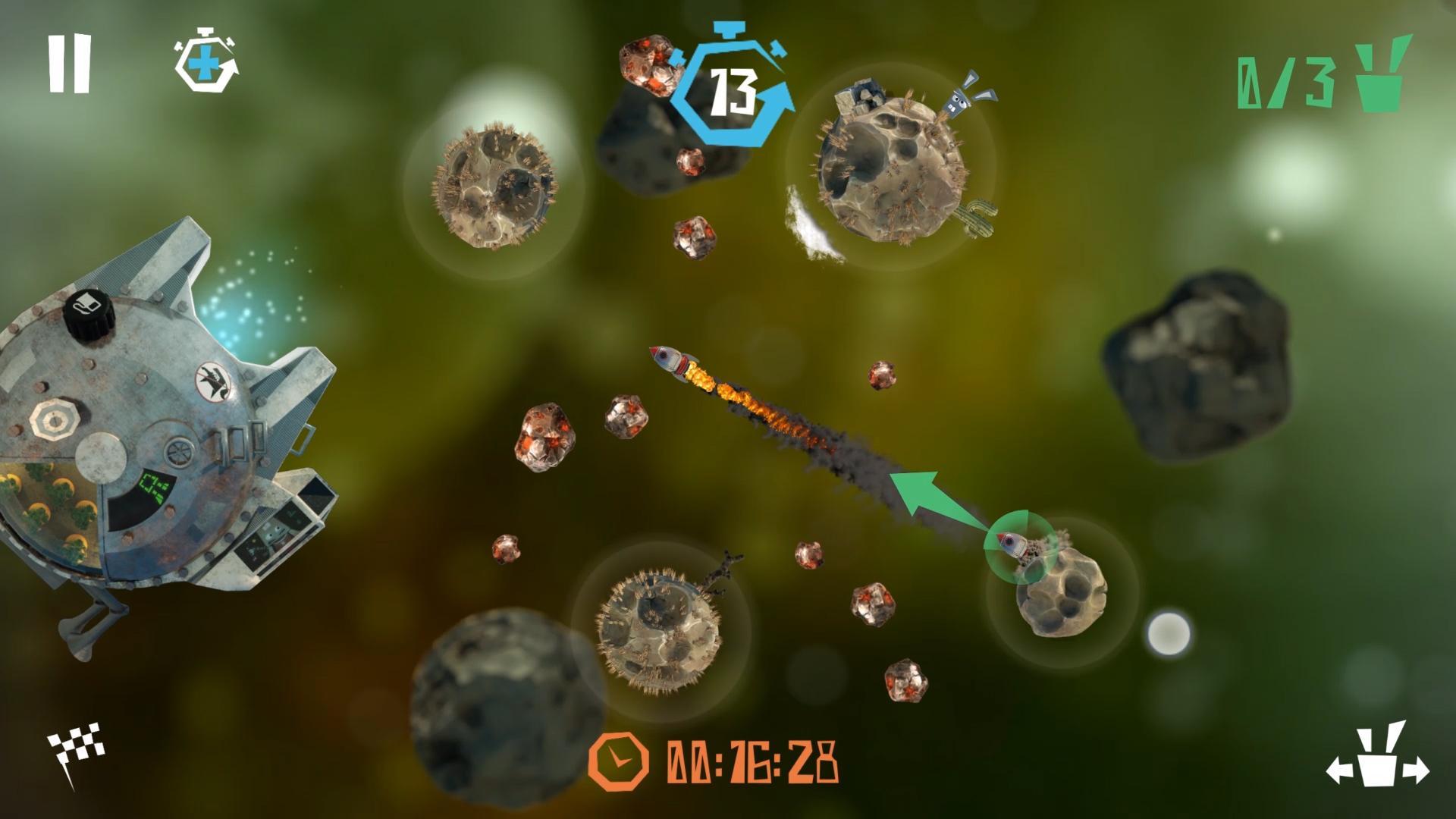Activate the time booster stopwatch icon
This screenshot has width=1456, height=819.
point(205,61)
